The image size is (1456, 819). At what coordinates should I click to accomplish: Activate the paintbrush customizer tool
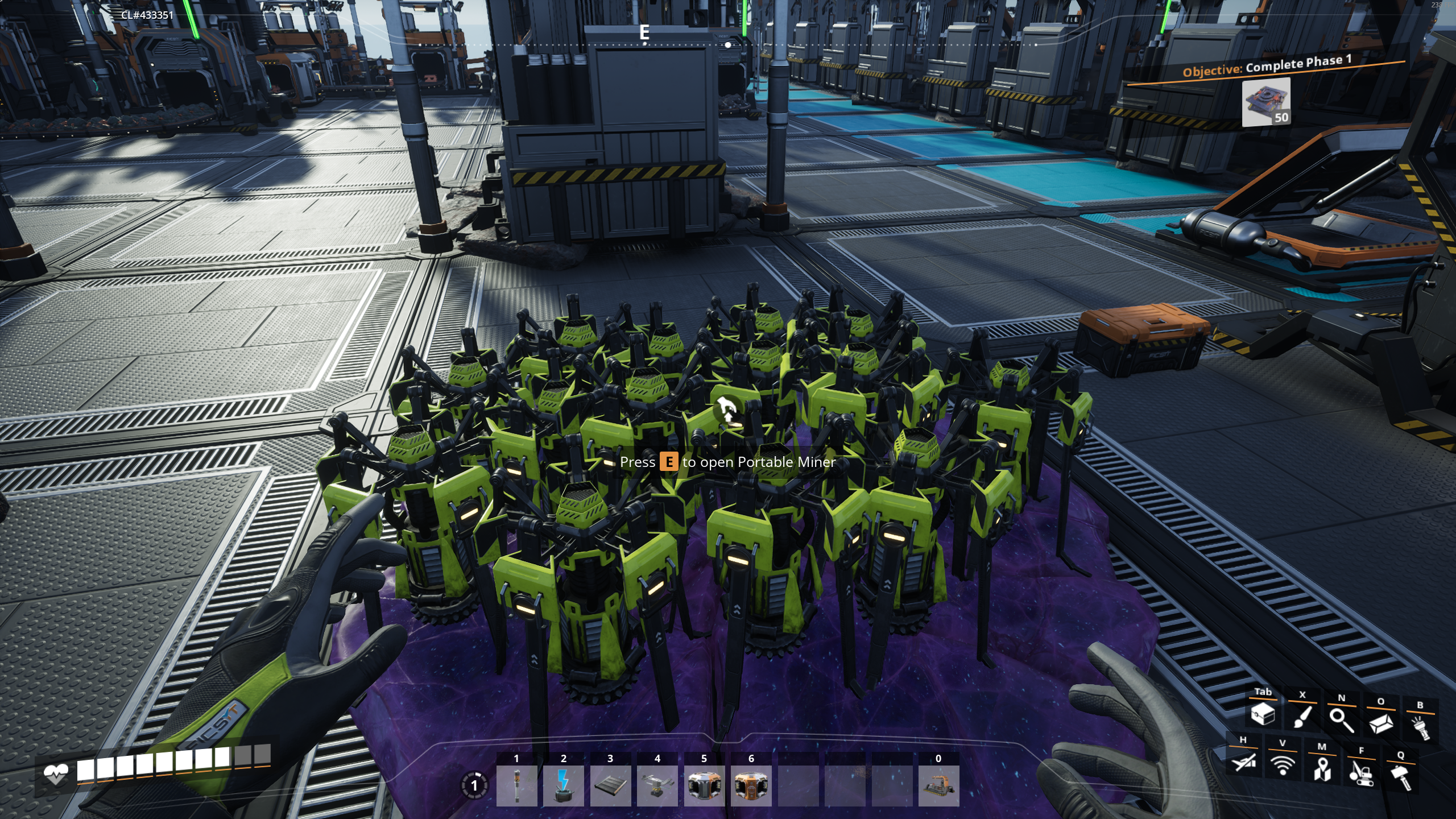coord(1302,717)
